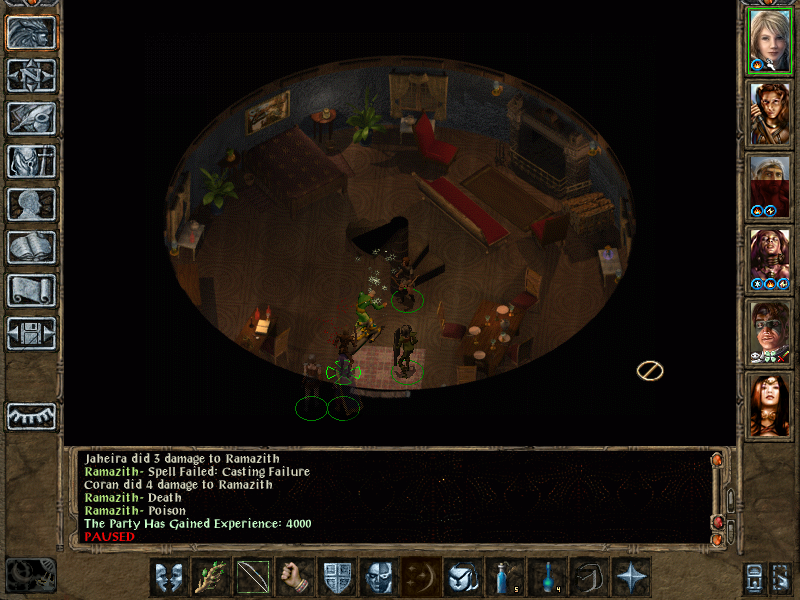This screenshot has height=600, width=800.
Task: Open the journal with the quill button
Action: coord(32,118)
